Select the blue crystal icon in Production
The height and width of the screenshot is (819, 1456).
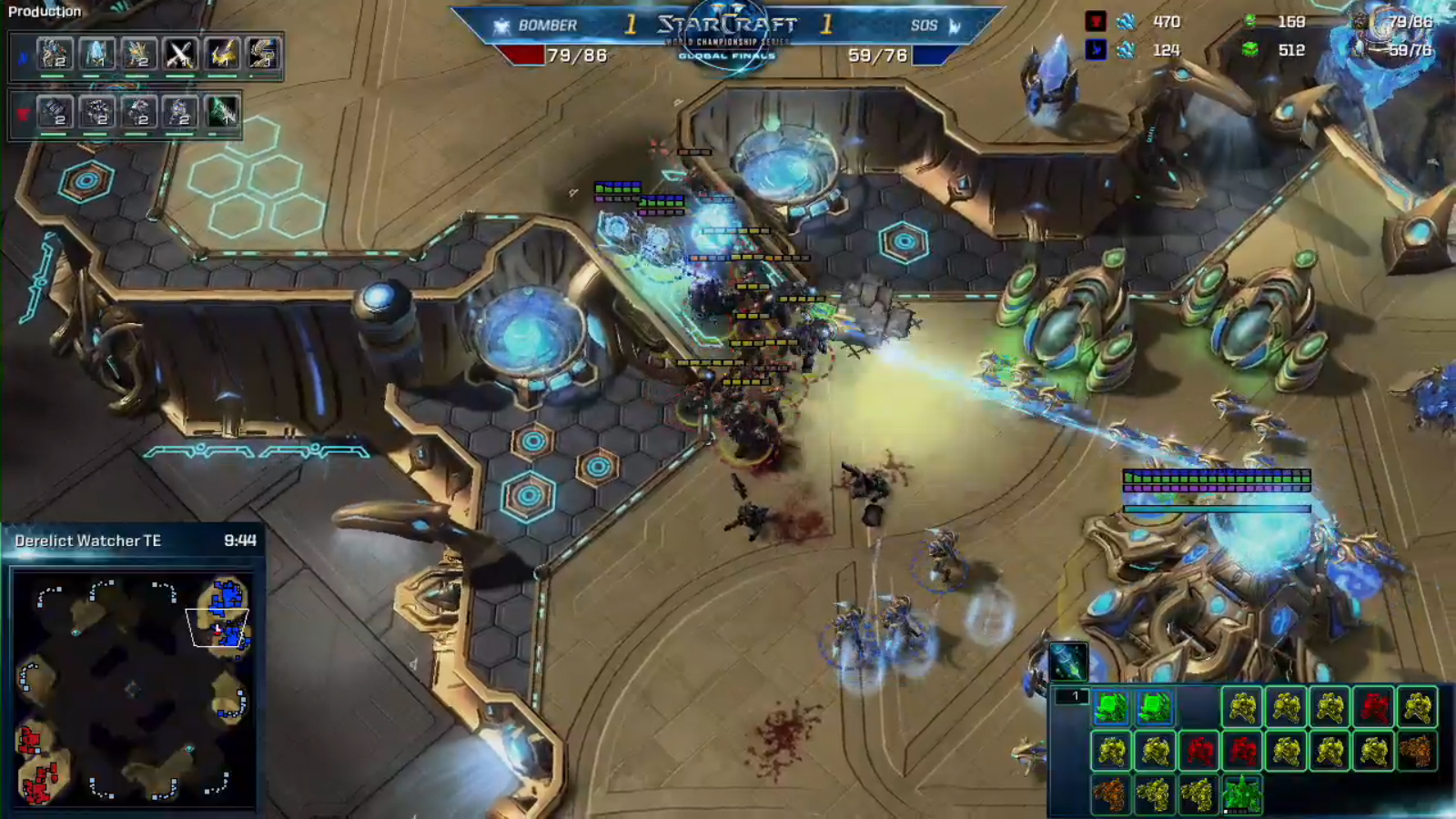[96, 55]
